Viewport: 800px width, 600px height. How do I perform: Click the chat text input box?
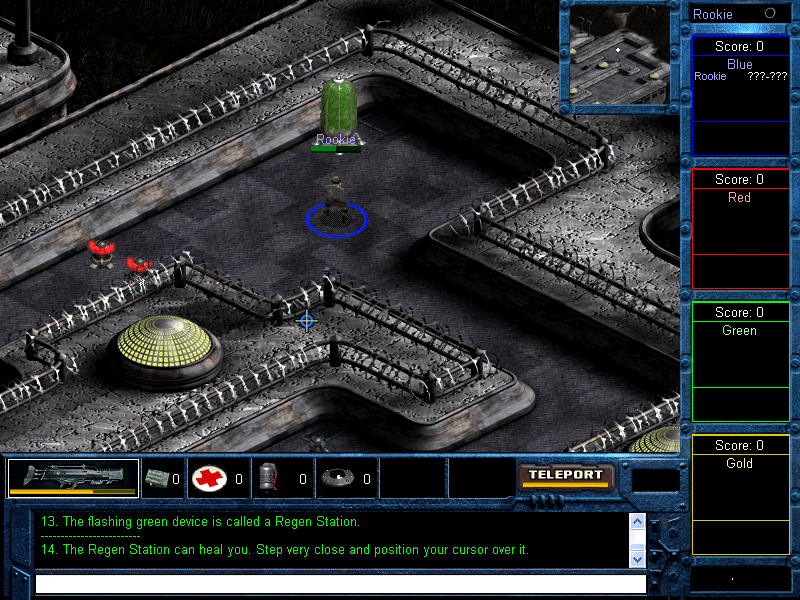340,583
